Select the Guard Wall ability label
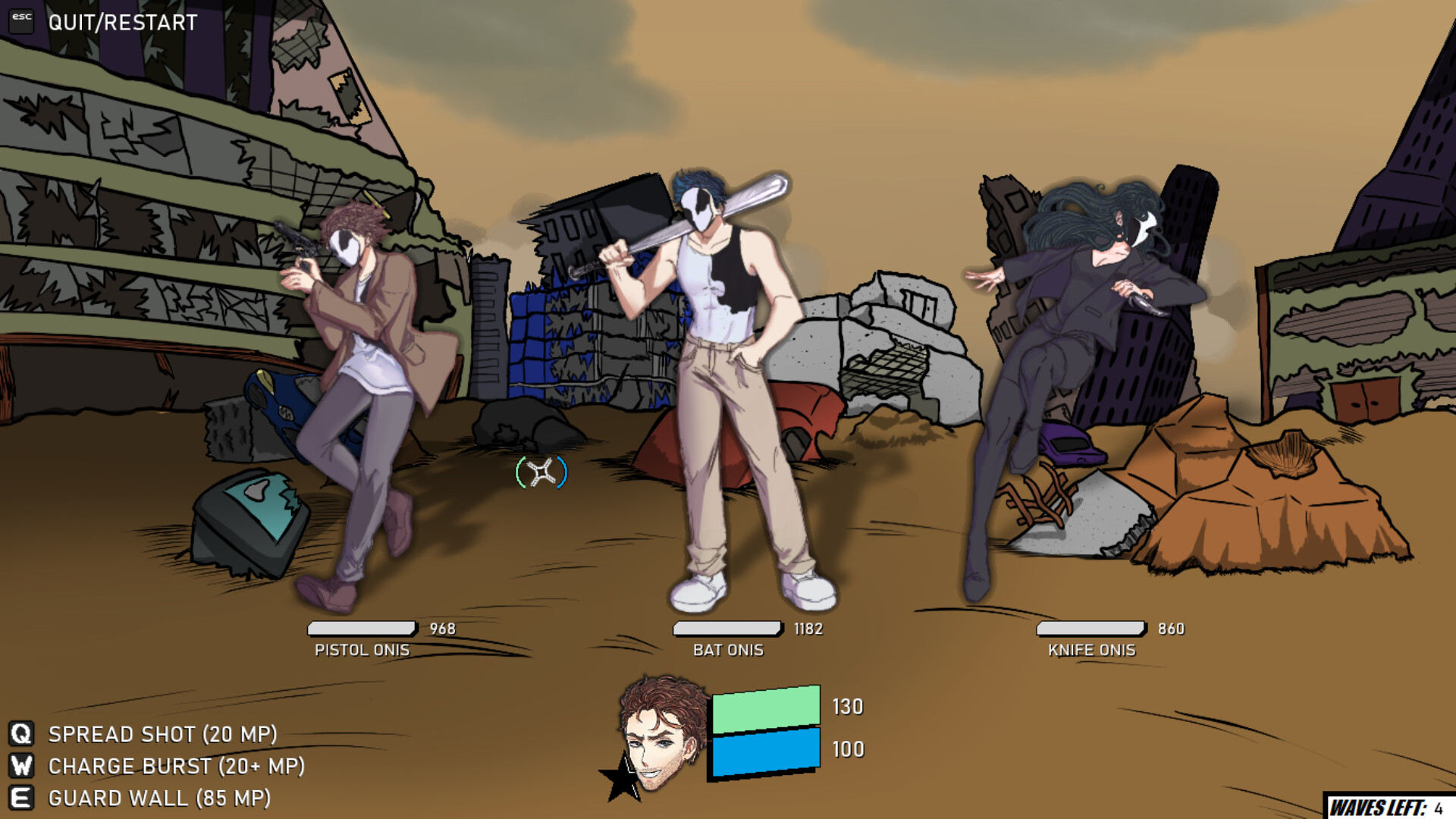The height and width of the screenshot is (819, 1456). (x=159, y=798)
